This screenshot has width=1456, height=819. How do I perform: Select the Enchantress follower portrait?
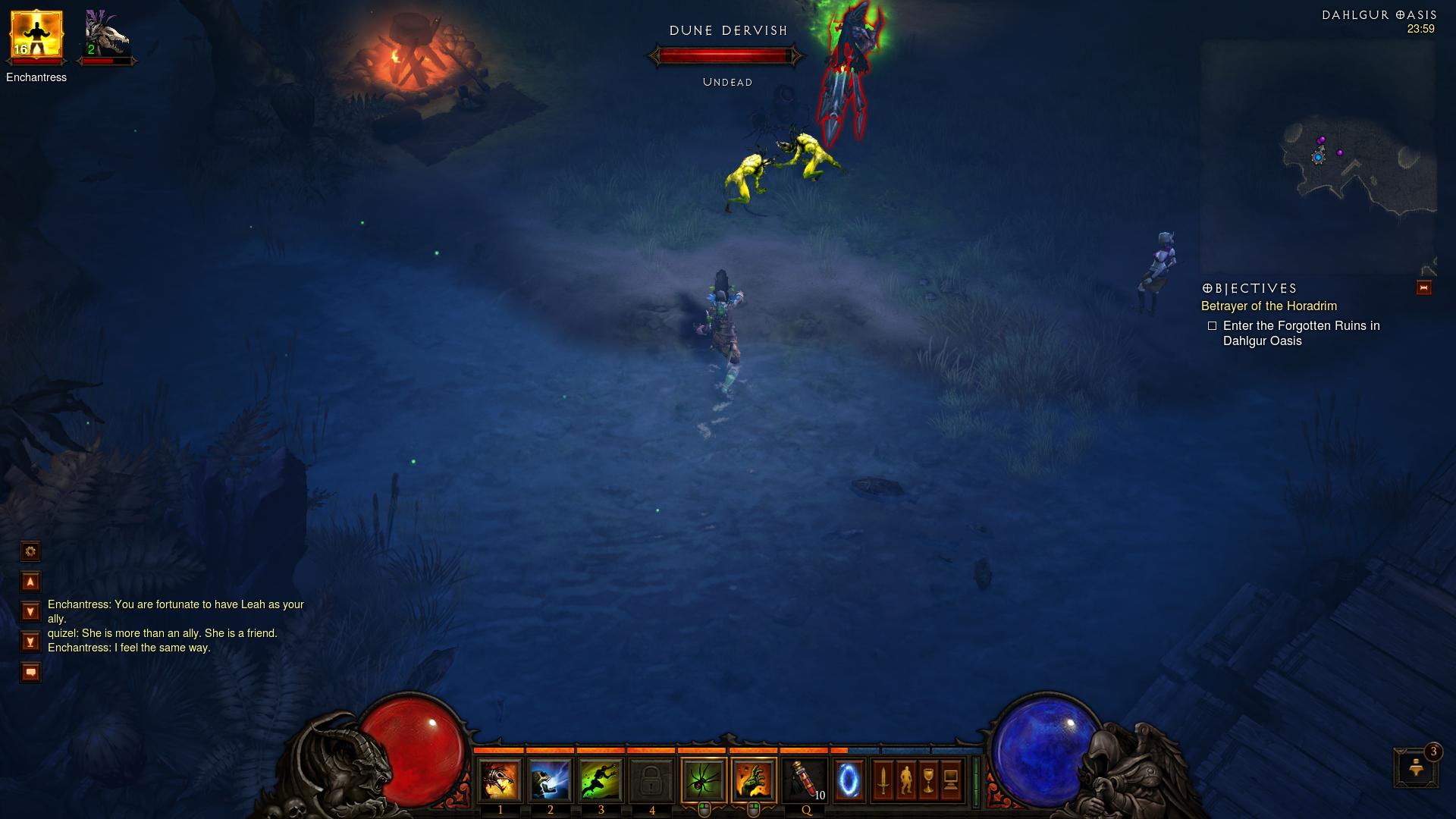click(36, 36)
